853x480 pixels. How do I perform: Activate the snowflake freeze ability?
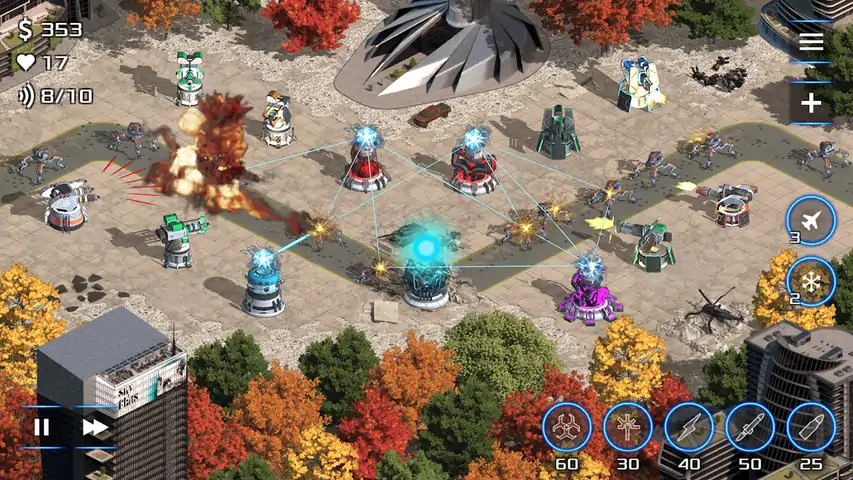click(810, 281)
